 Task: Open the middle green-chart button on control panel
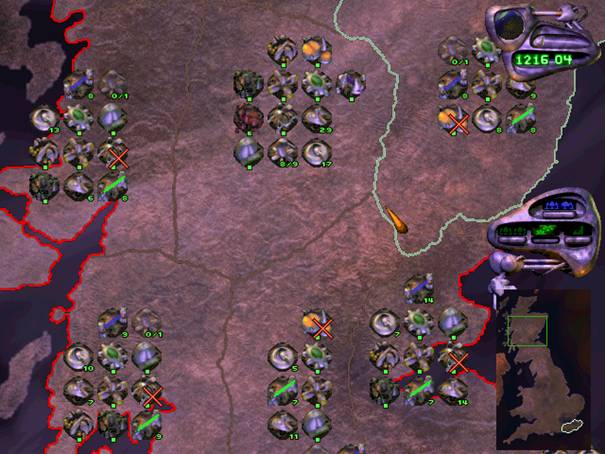click(546, 231)
